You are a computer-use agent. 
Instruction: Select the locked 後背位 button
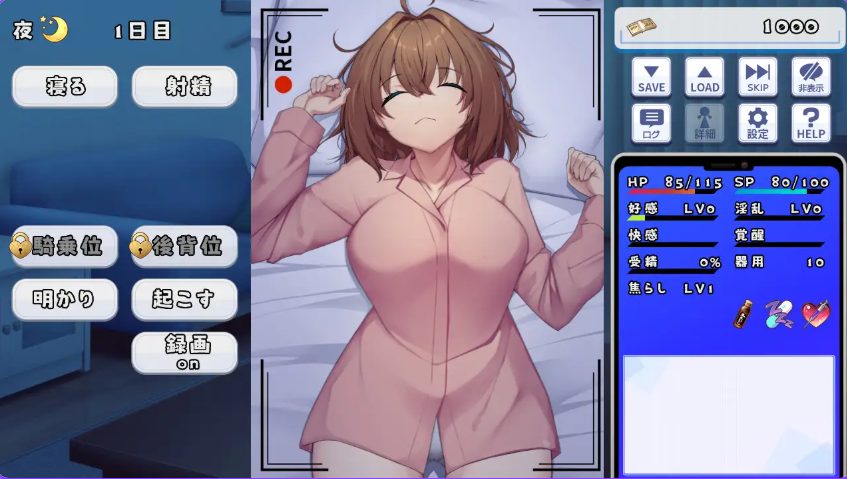click(x=185, y=247)
